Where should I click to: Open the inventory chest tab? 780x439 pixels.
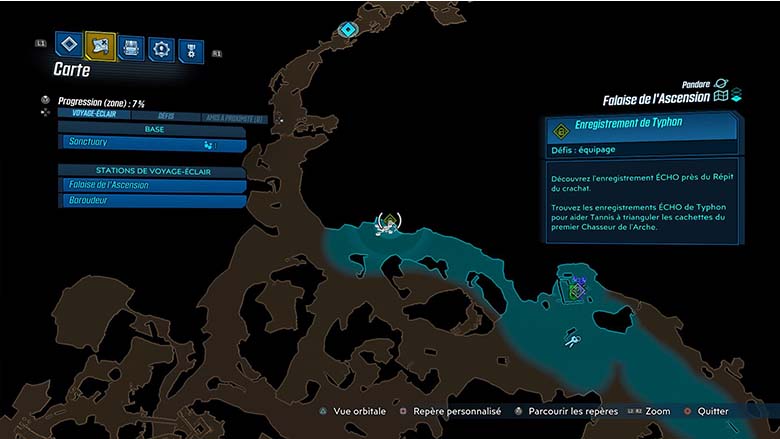point(131,47)
